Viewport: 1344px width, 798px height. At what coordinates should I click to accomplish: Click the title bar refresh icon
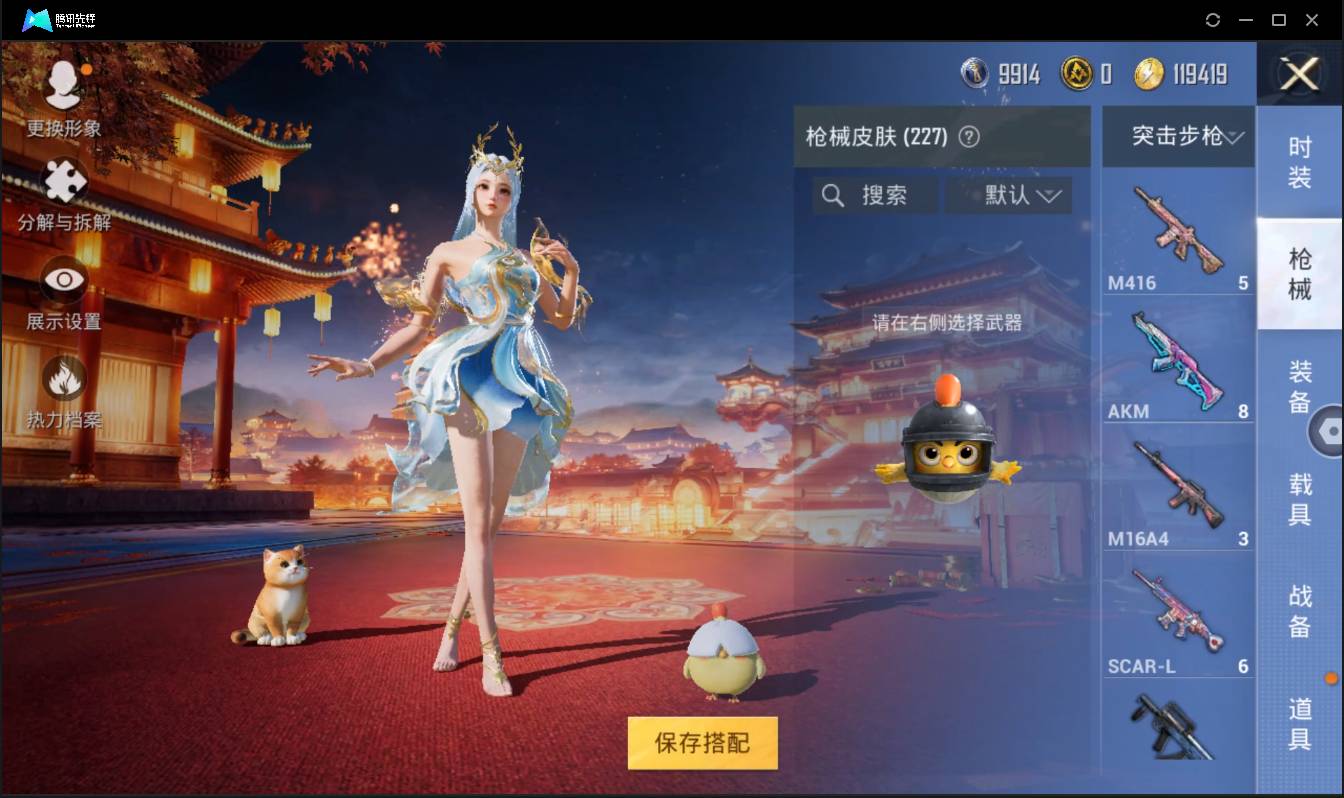pos(1213,20)
